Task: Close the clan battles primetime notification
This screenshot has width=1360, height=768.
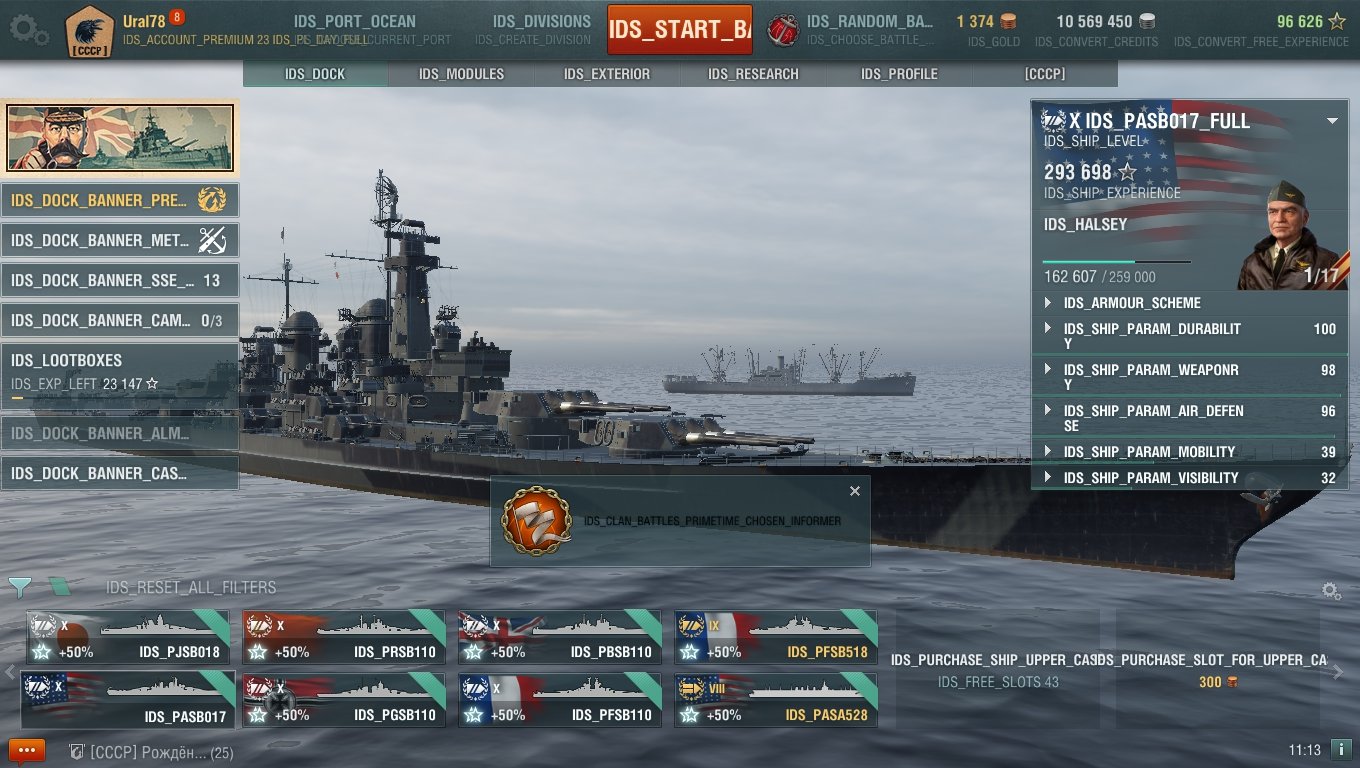Action: [854, 491]
